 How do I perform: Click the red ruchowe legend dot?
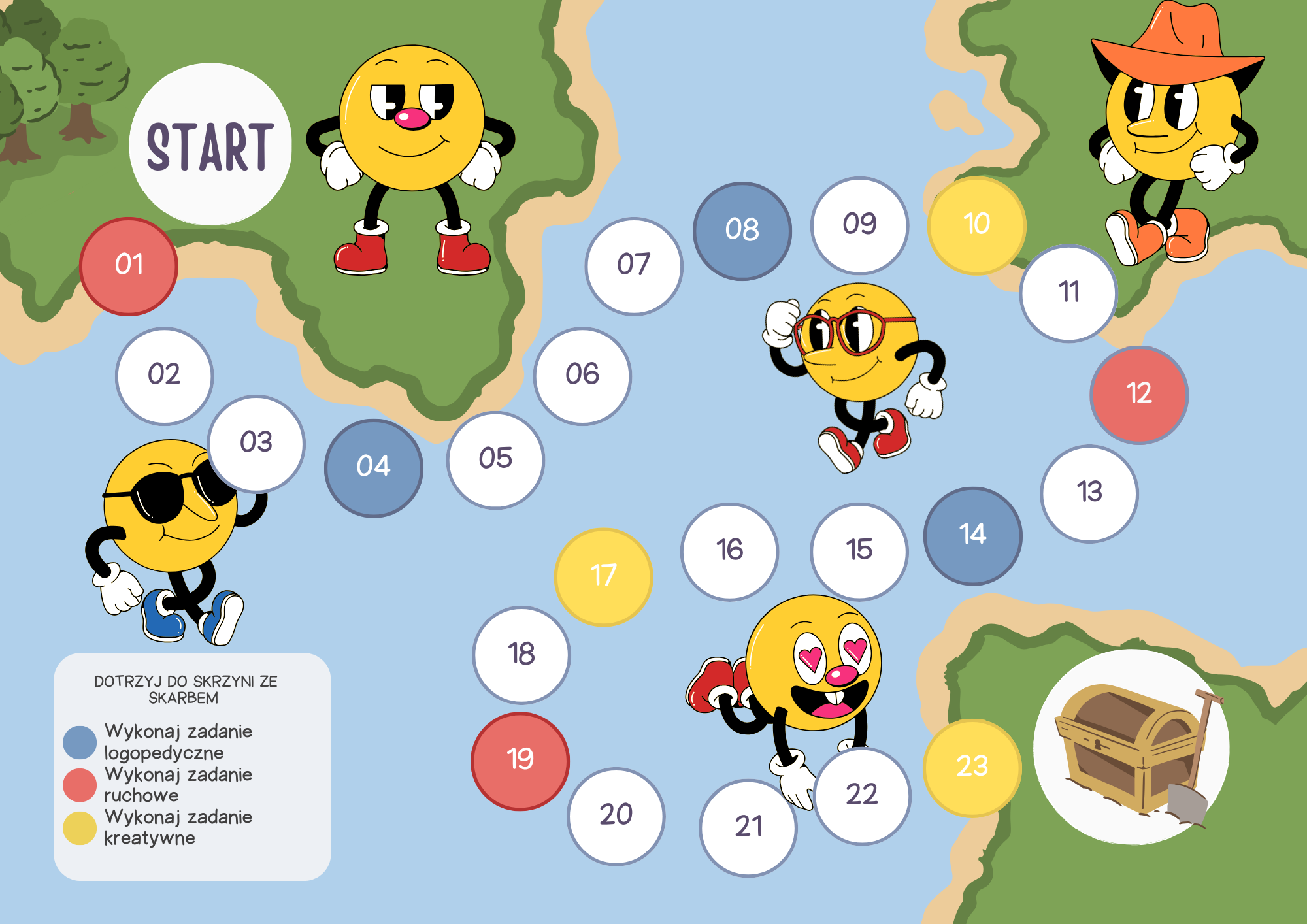pyautogui.click(x=80, y=785)
